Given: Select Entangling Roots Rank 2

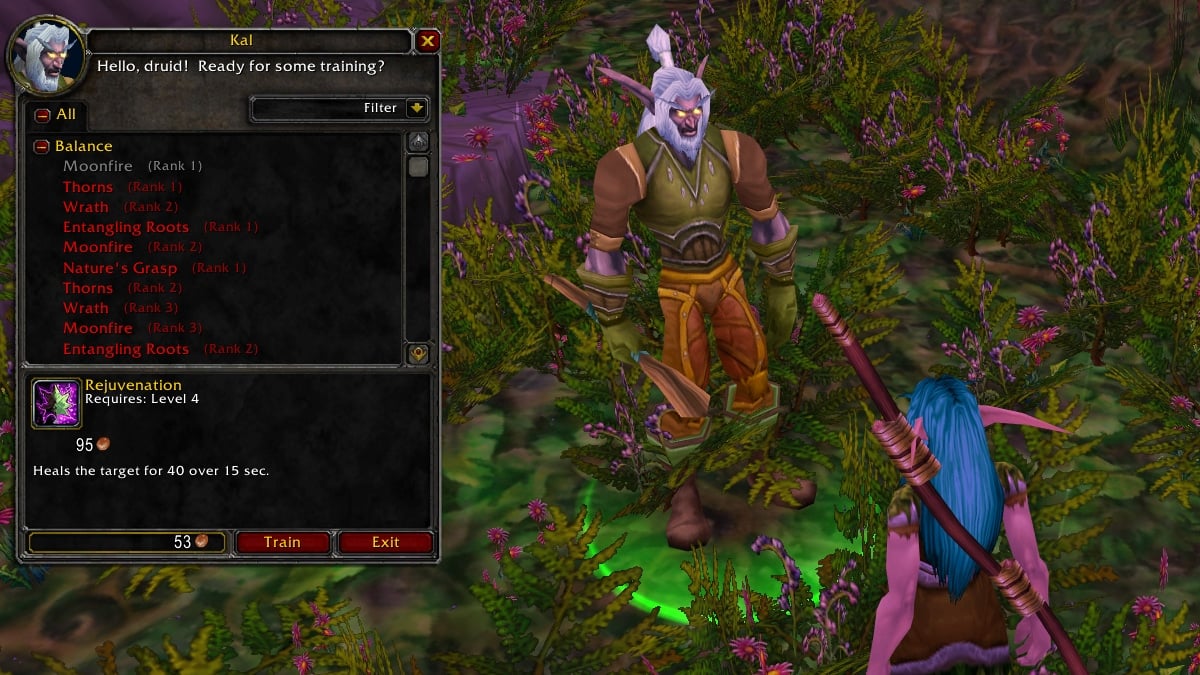Looking at the screenshot, I should tap(126, 349).
